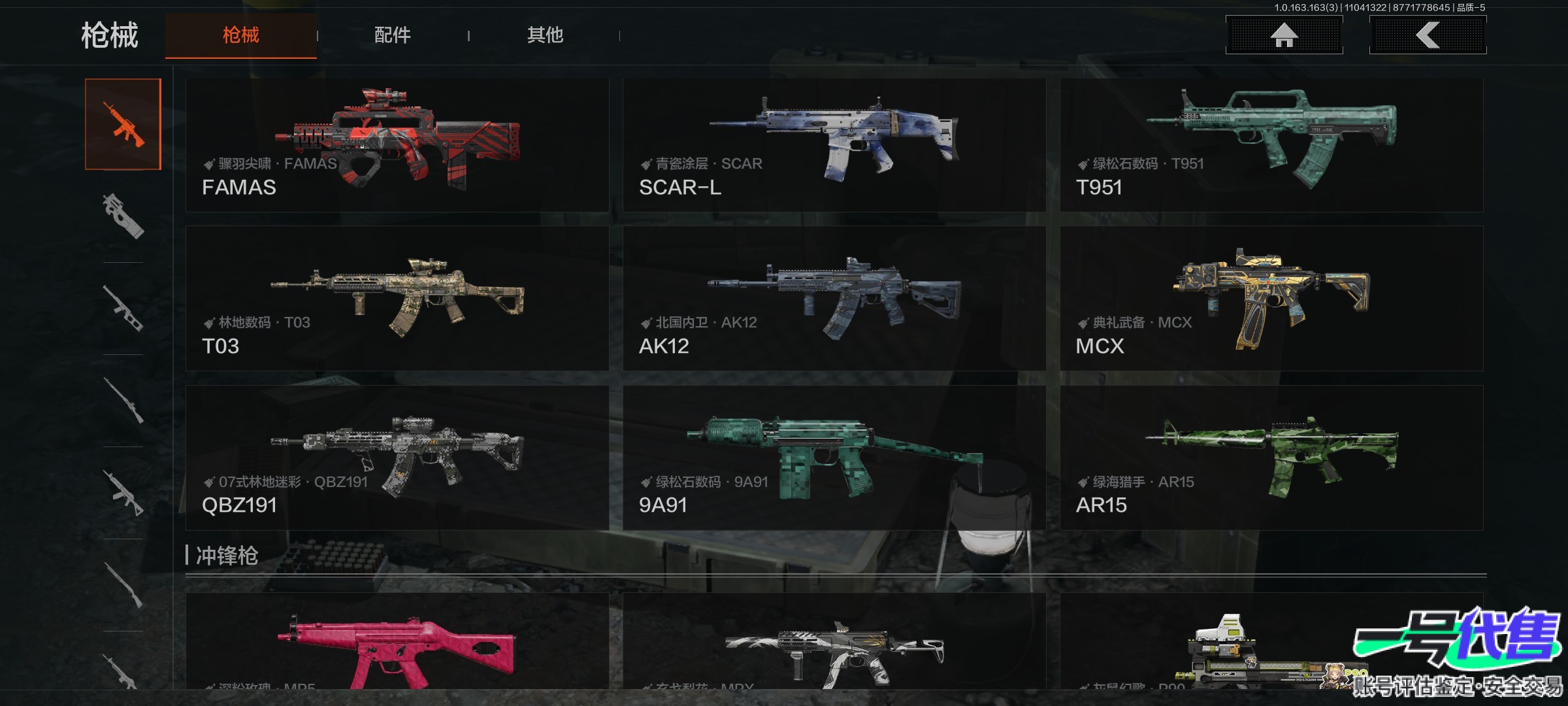This screenshot has width=1568, height=706.
Task: Select the pink MP5 weapon card
Action: [397, 644]
